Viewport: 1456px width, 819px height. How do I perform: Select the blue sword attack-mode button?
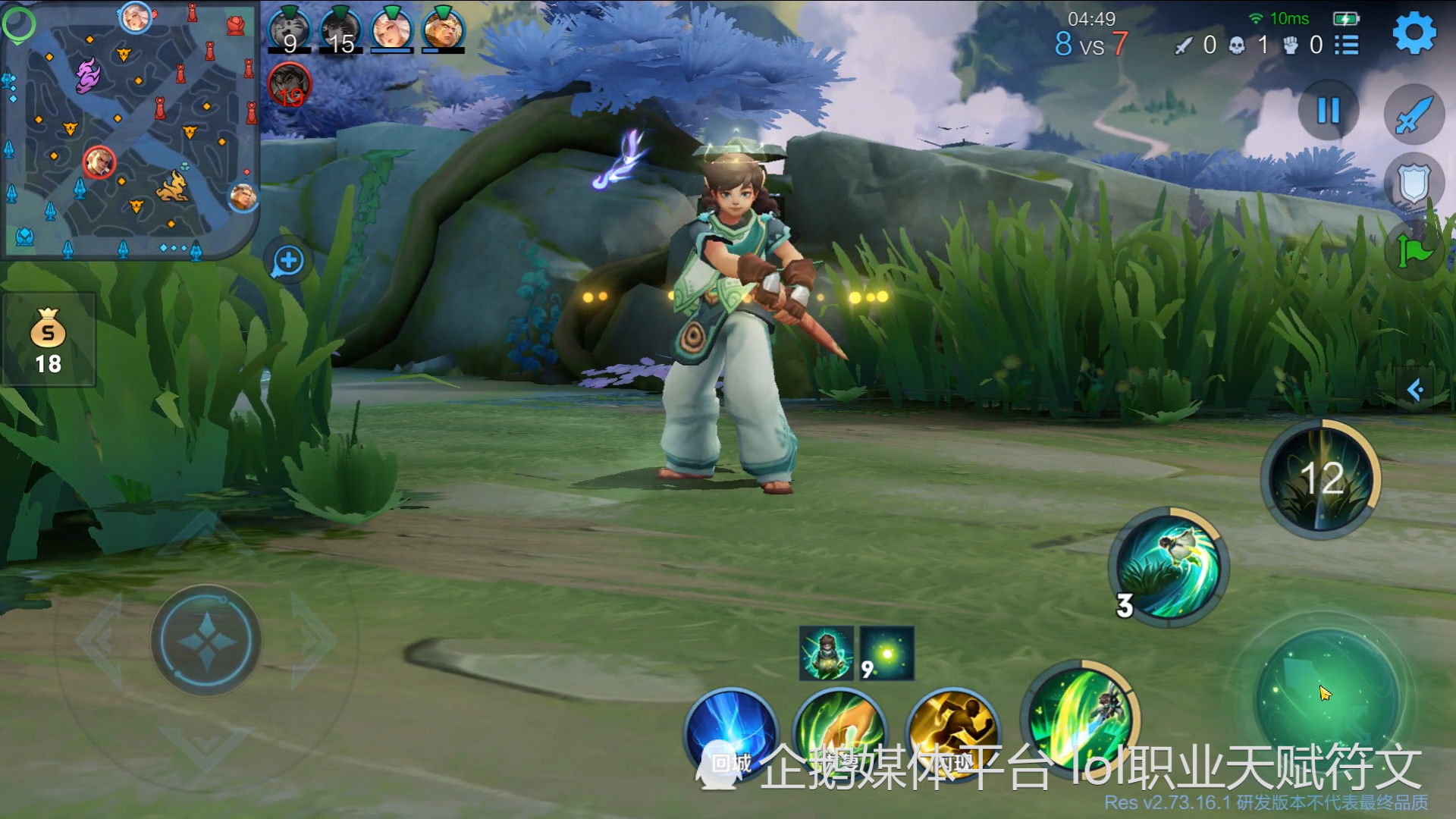click(x=1414, y=115)
